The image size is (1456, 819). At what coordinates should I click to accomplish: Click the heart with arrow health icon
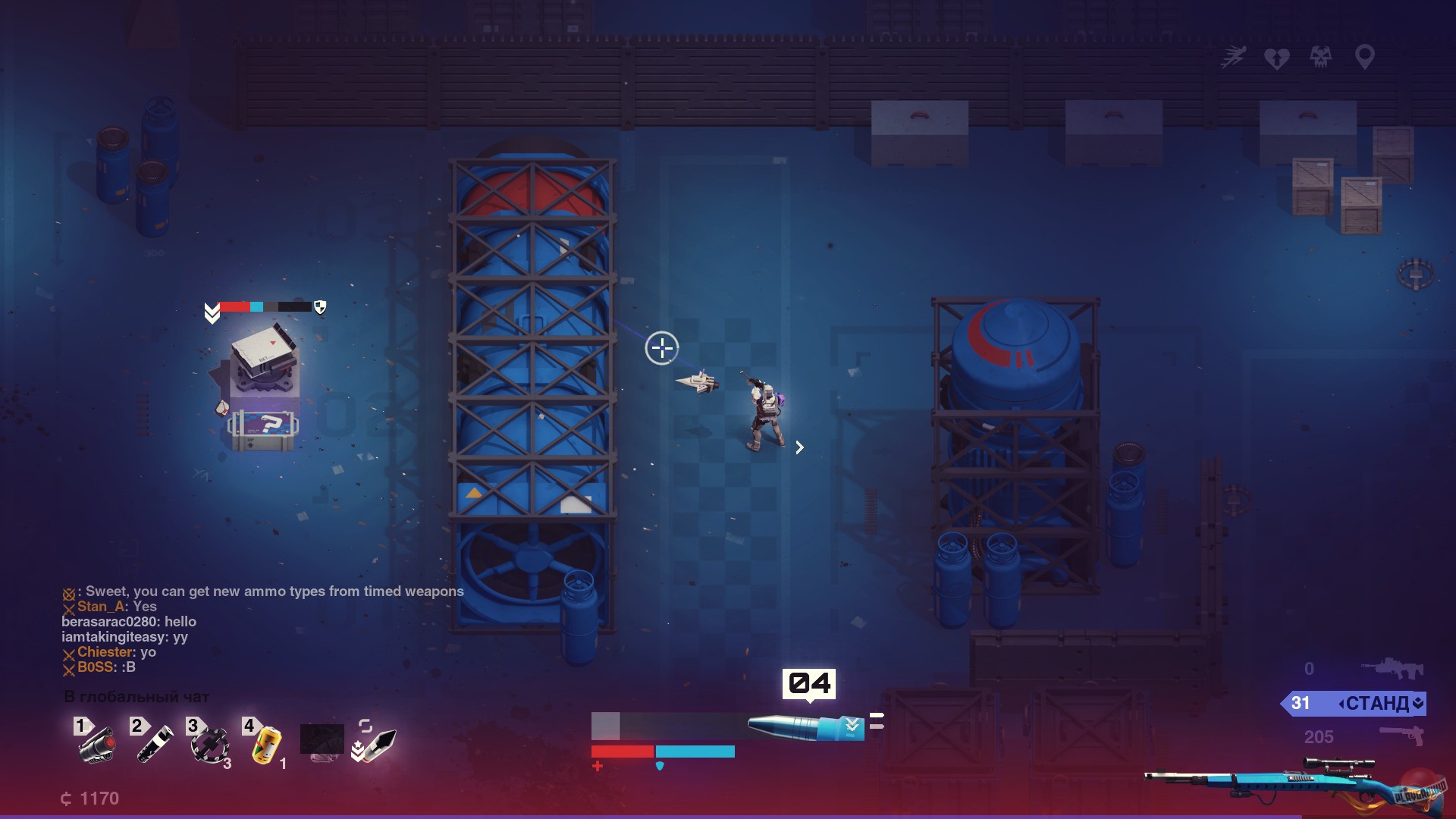tap(1278, 57)
